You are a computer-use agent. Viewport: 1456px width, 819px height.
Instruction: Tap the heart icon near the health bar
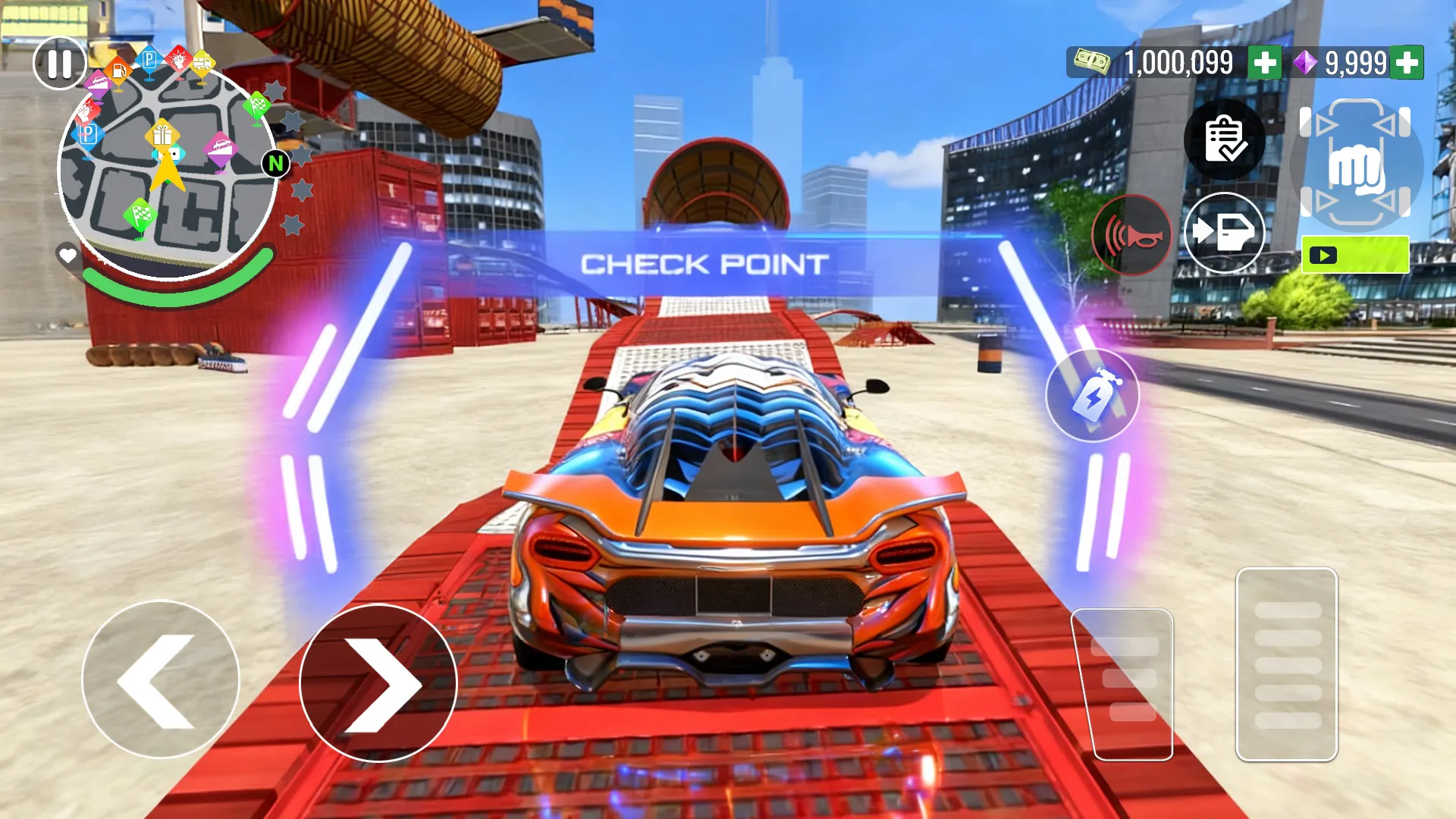click(x=67, y=254)
